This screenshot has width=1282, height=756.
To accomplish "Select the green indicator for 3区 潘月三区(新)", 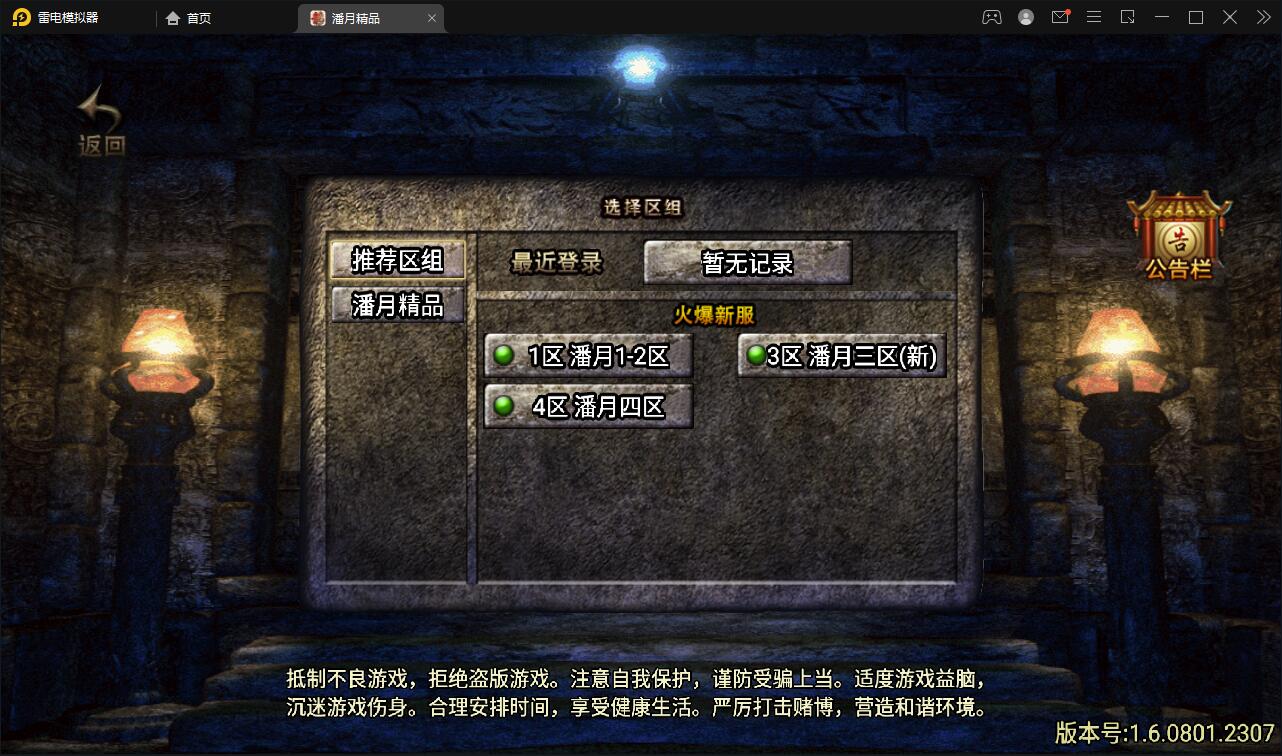I will 757,353.
